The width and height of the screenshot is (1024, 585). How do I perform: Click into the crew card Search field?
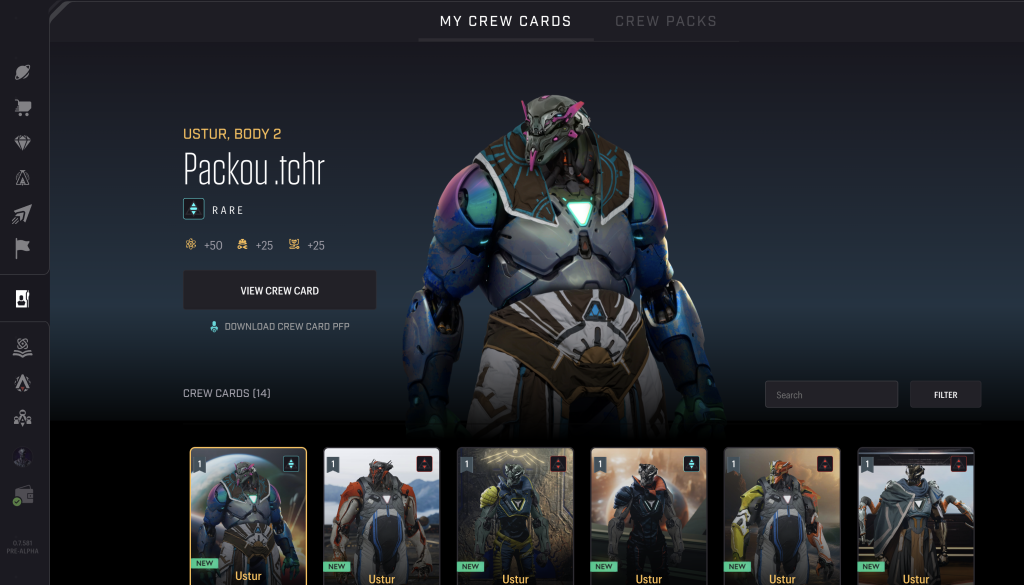pos(830,395)
